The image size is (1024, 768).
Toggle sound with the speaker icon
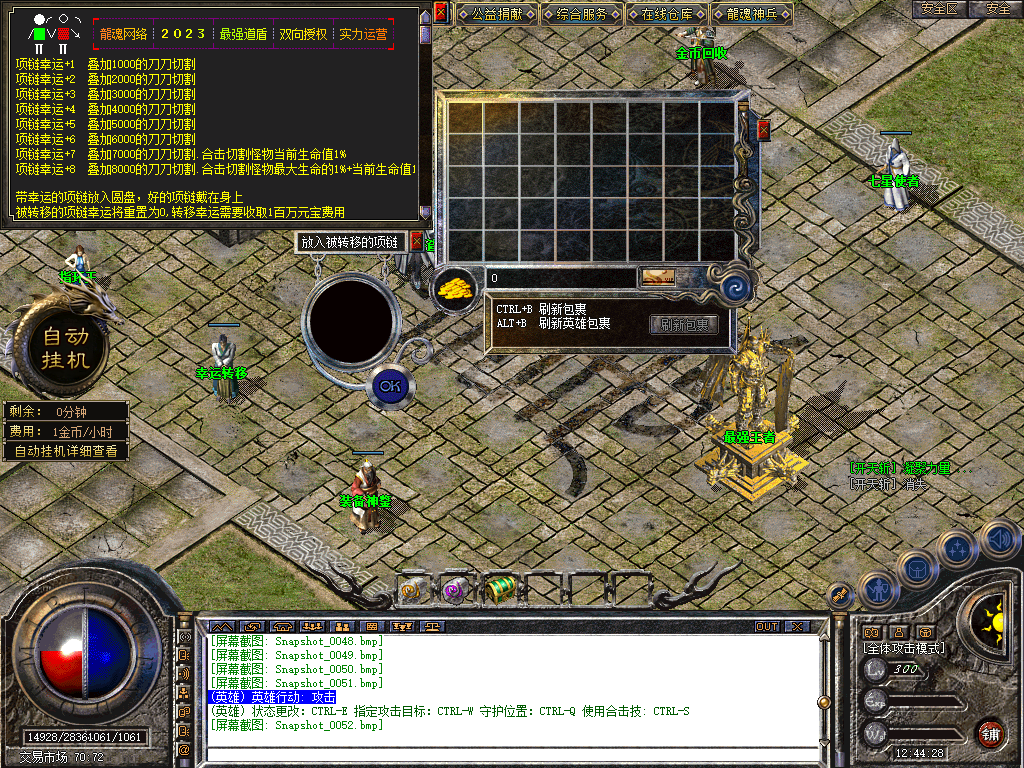pyautogui.click(x=999, y=539)
